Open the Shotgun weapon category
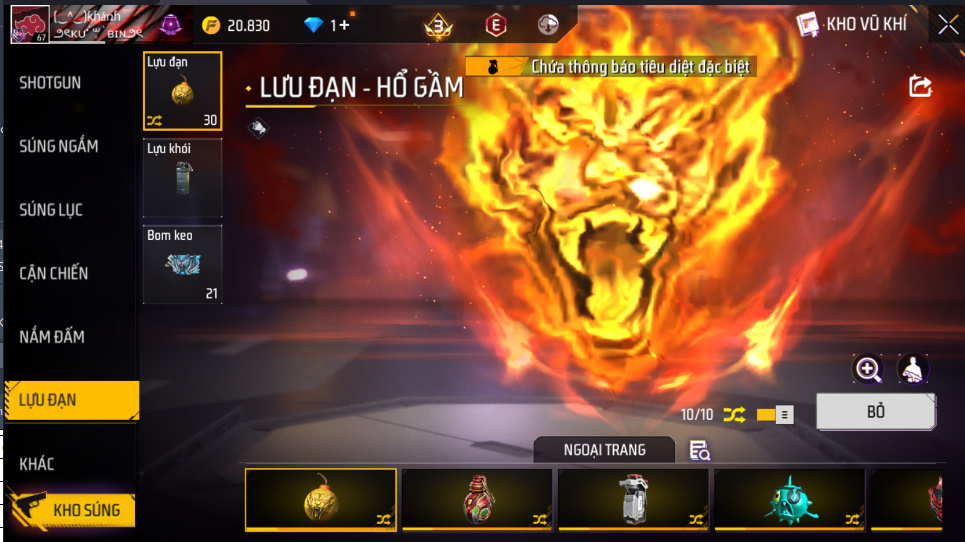 tap(50, 82)
